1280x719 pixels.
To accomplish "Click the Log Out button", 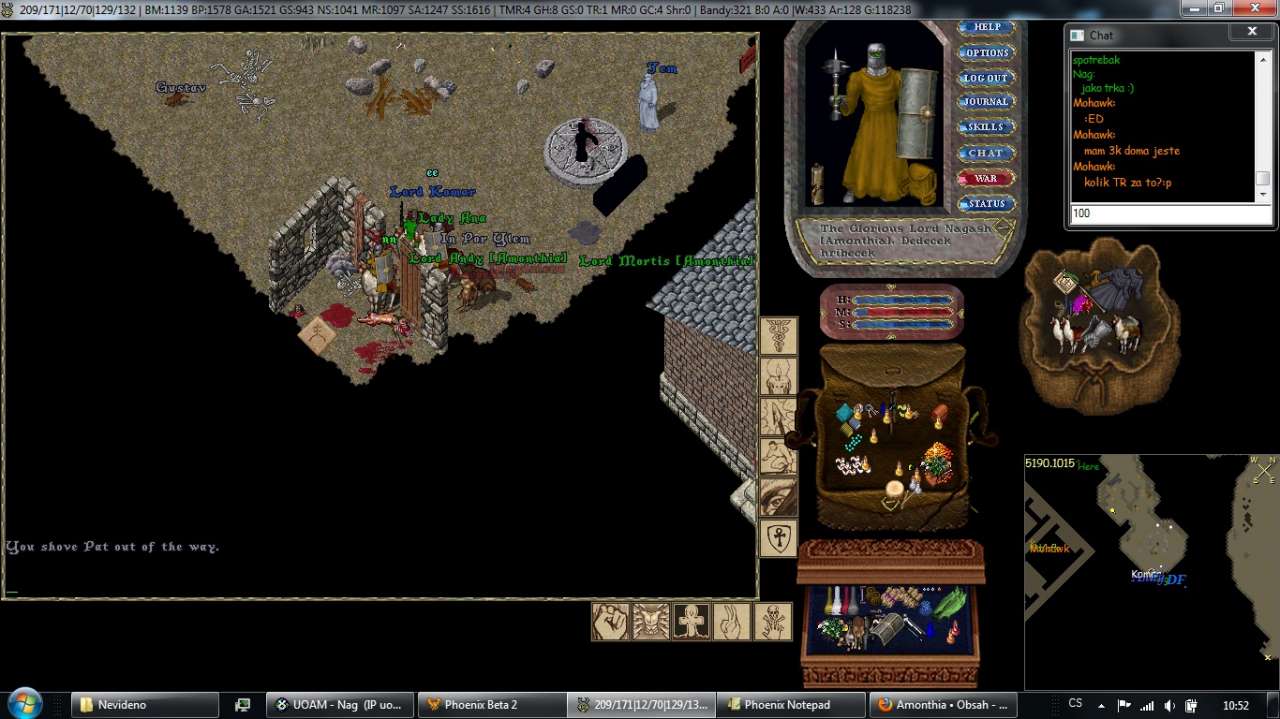I will click(986, 78).
